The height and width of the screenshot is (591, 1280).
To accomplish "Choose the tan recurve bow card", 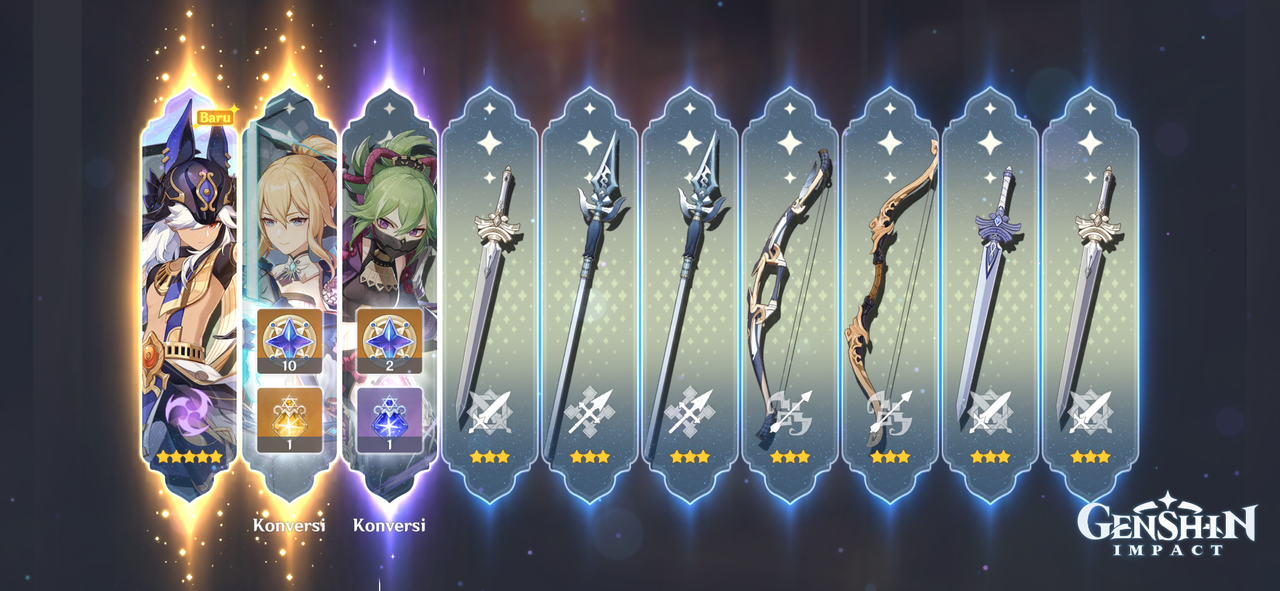I will click(x=889, y=290).
